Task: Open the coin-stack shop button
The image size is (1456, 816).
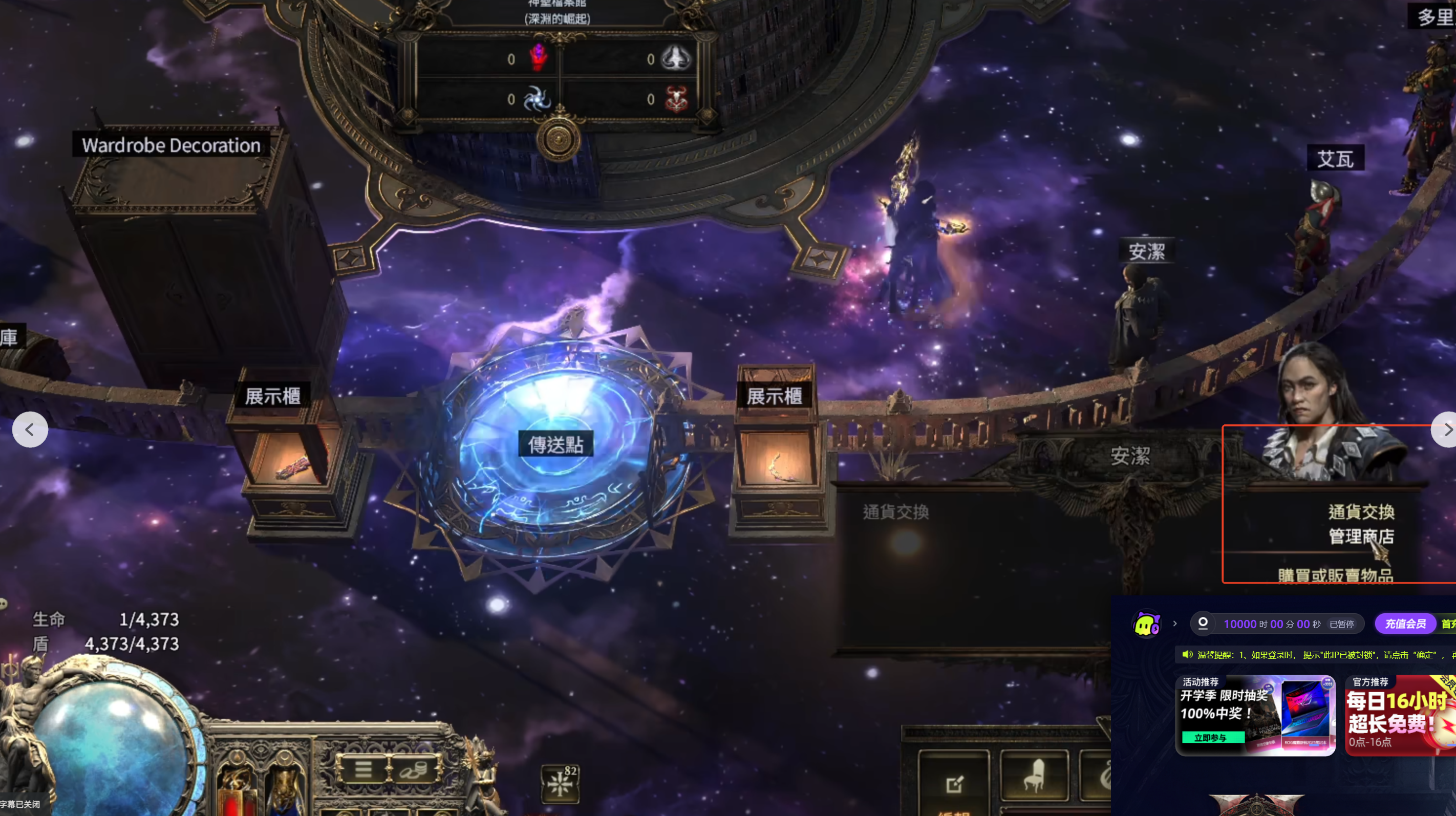Action: tap(415, 769)
